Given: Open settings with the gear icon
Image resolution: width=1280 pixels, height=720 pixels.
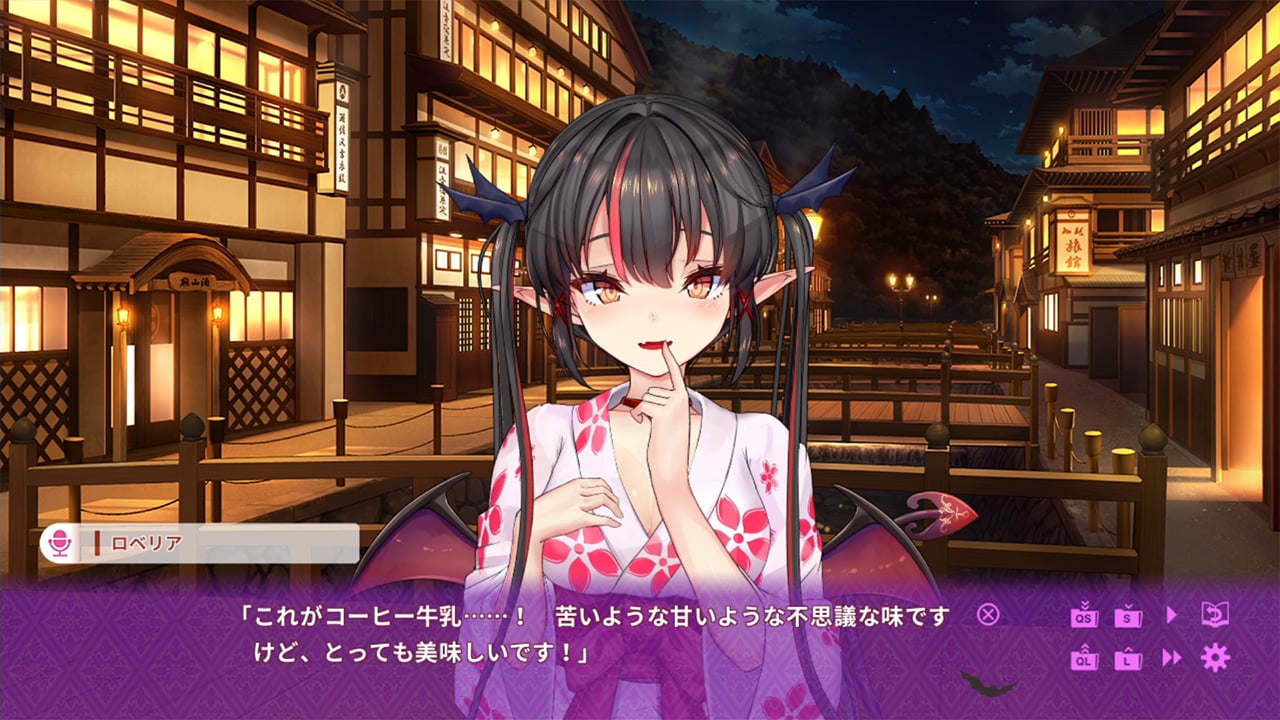Looking at the screenshot, I should [x=1216, y=657].
